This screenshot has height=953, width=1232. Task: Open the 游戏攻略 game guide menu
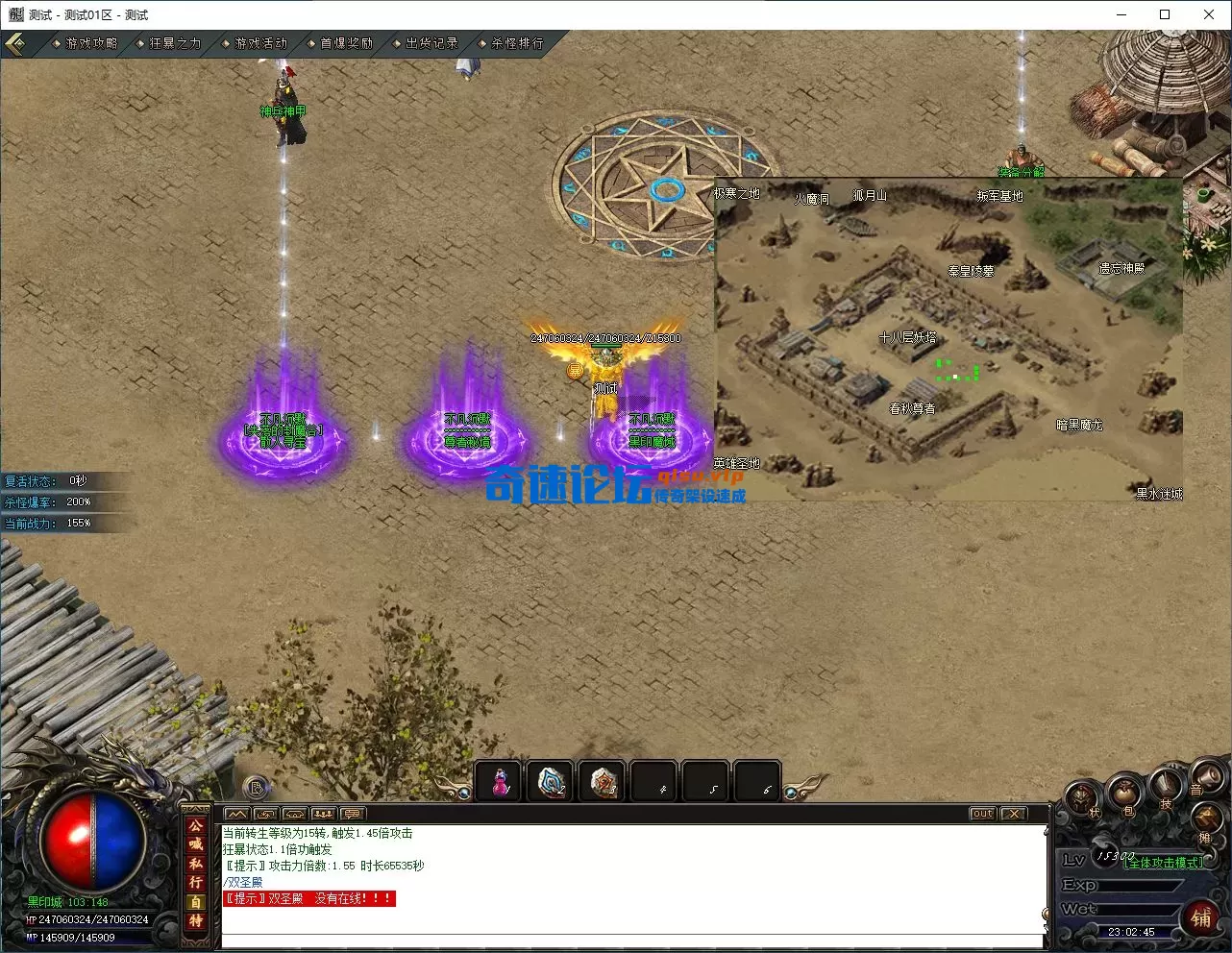click(x=90, y=43)
